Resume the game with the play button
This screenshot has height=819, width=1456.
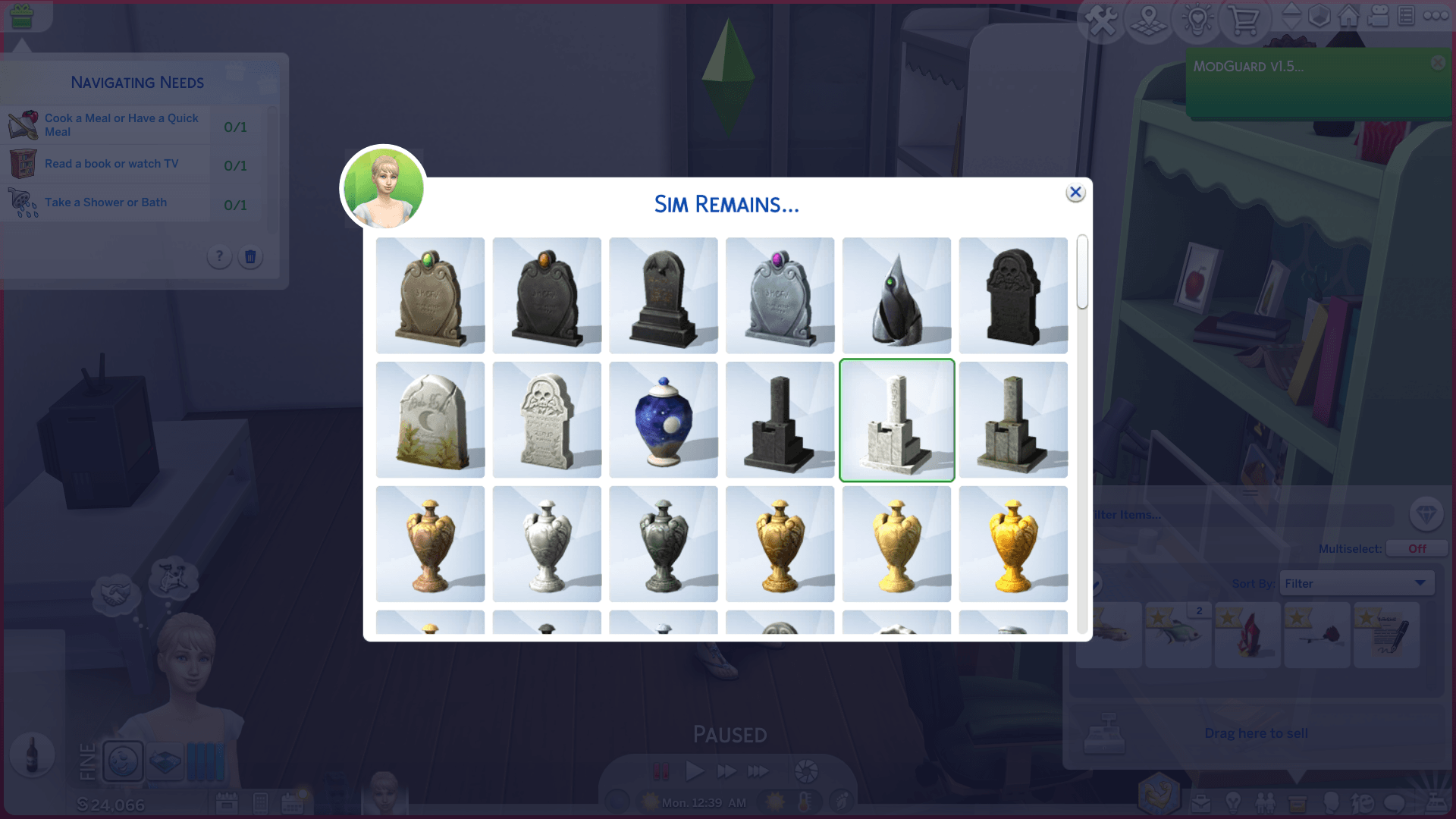point(694,770)
